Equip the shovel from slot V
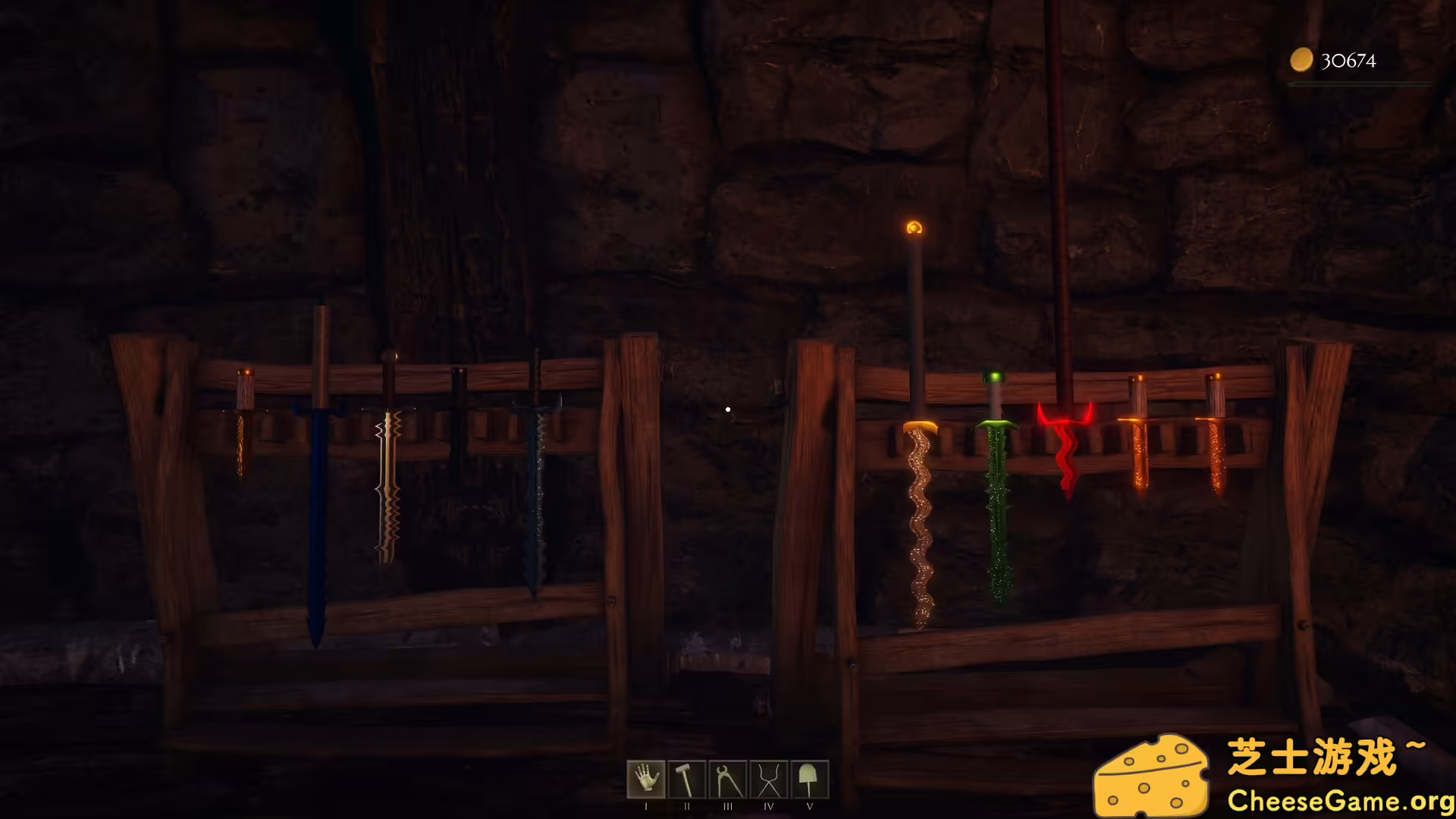 point(810,779)
